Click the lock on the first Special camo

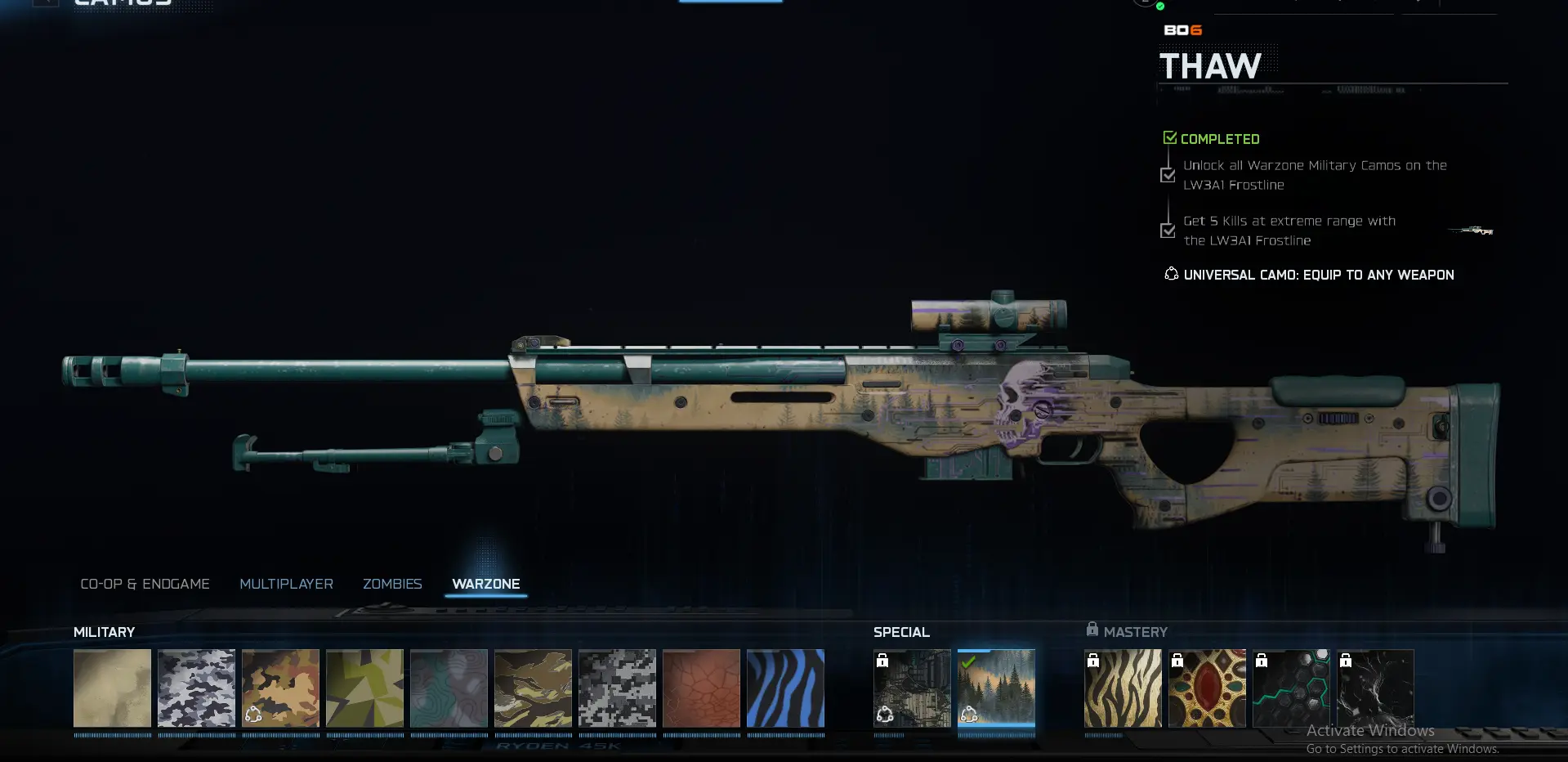click(883, 661)
